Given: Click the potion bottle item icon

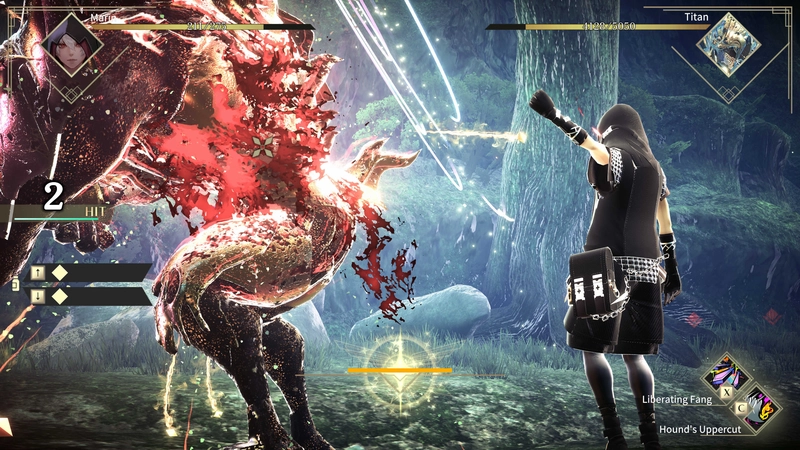Looking at the screenshot, I should tap(15, 285).
